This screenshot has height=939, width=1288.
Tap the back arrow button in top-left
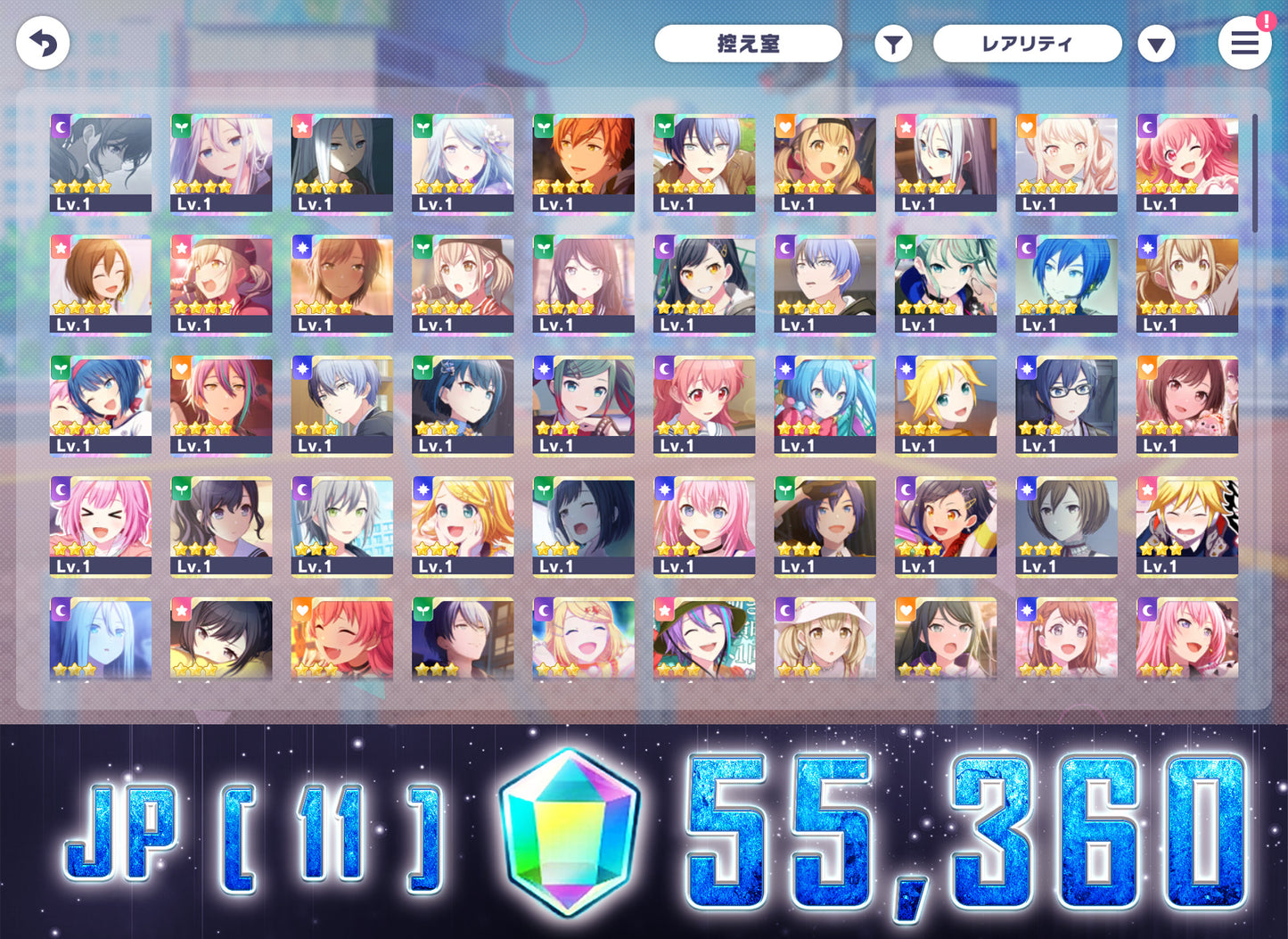tap(42, 42)
